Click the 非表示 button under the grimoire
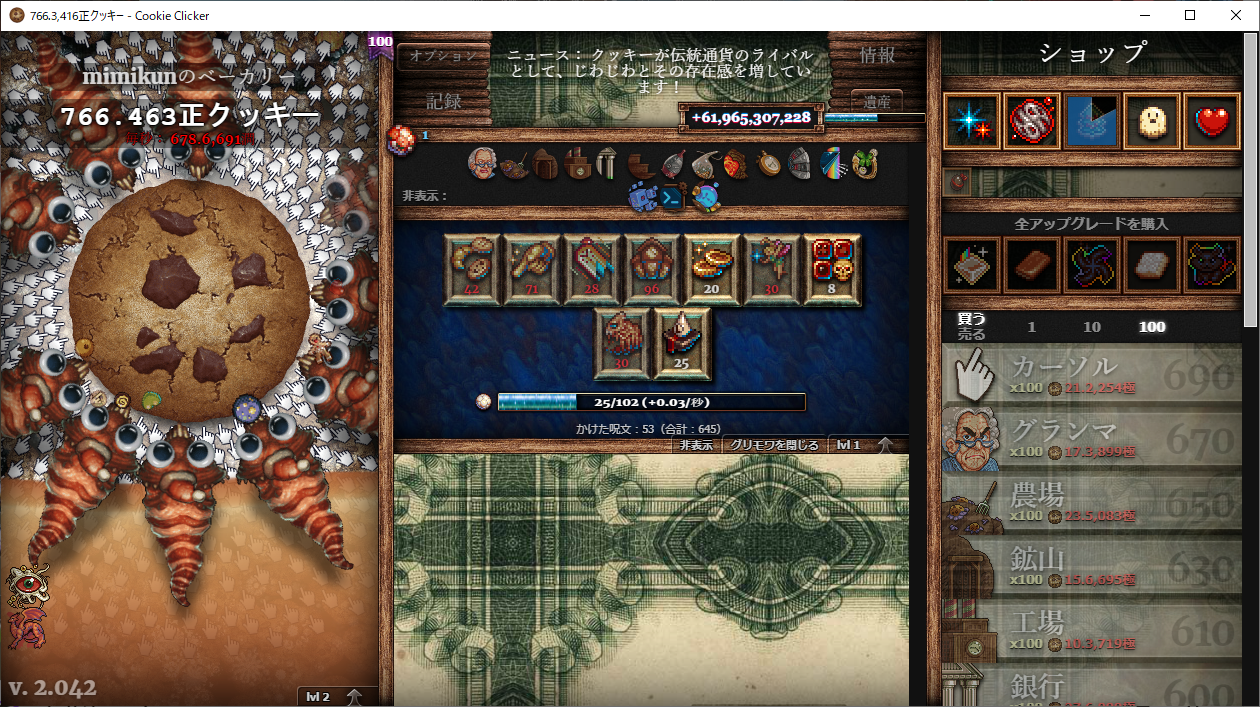Viewport: 1260px width, 707px height. click(696, 445)
